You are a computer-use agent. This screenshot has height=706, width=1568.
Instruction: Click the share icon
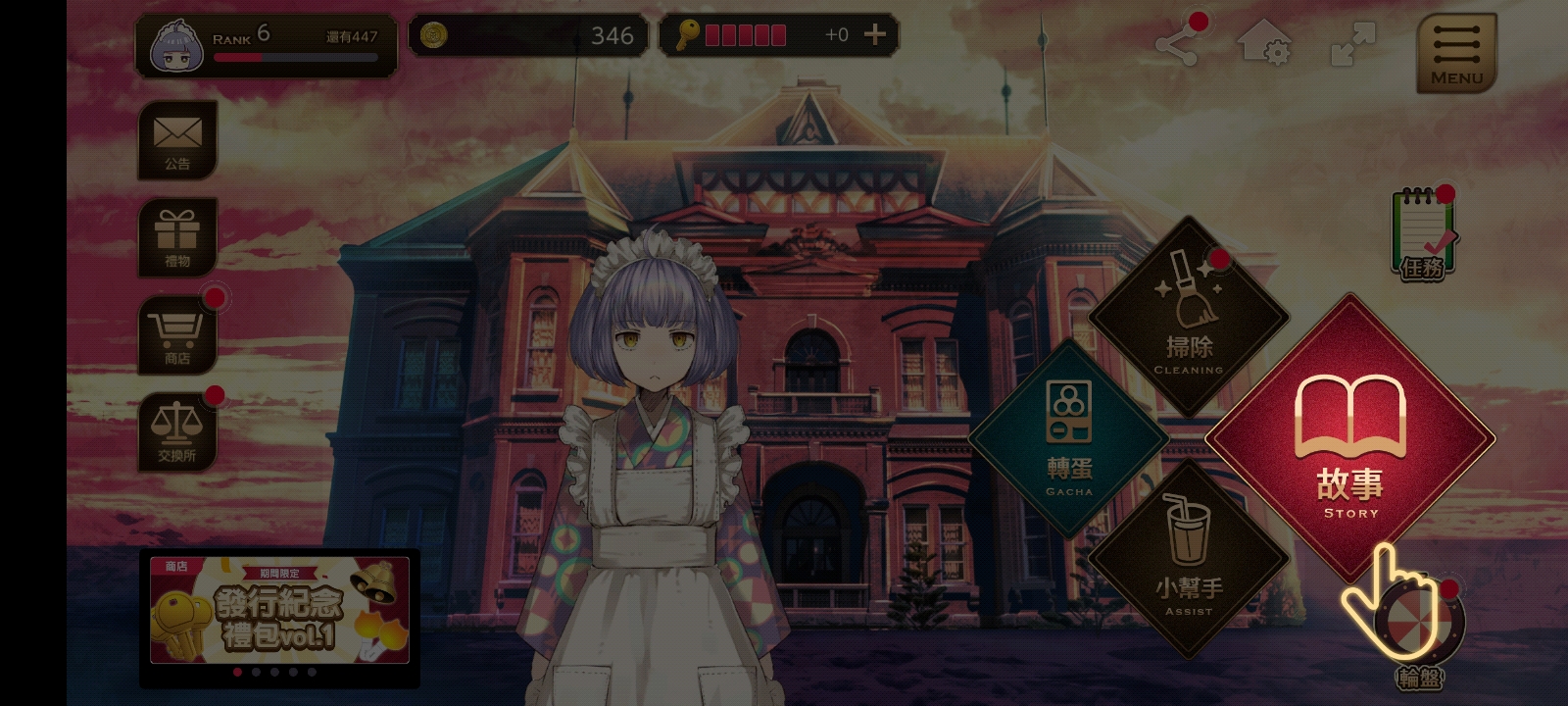tap(1177, 45)
